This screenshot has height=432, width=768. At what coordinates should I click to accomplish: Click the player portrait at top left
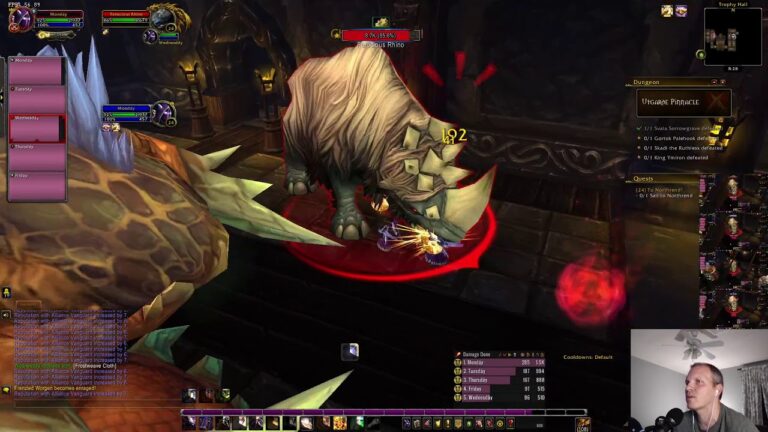(20, 20)
